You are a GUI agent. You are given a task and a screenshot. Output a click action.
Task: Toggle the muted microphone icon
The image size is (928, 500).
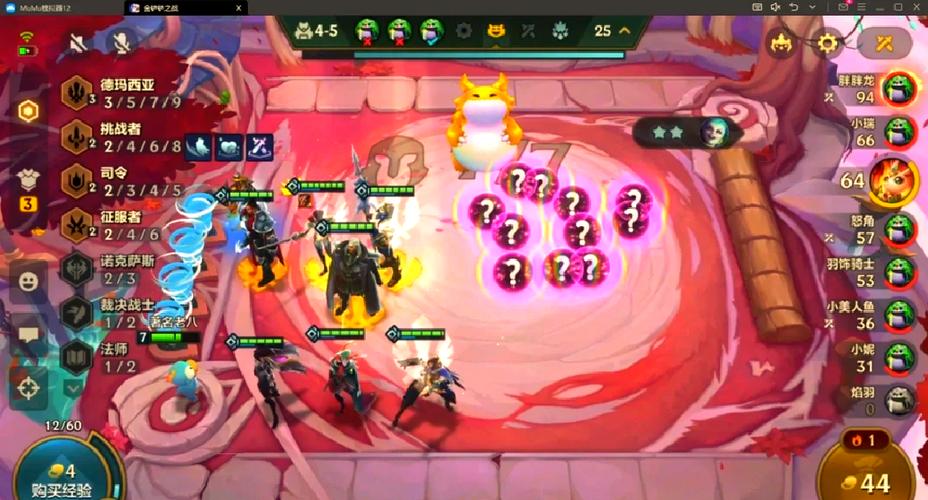pyautogui.click(x=122, y=42)
